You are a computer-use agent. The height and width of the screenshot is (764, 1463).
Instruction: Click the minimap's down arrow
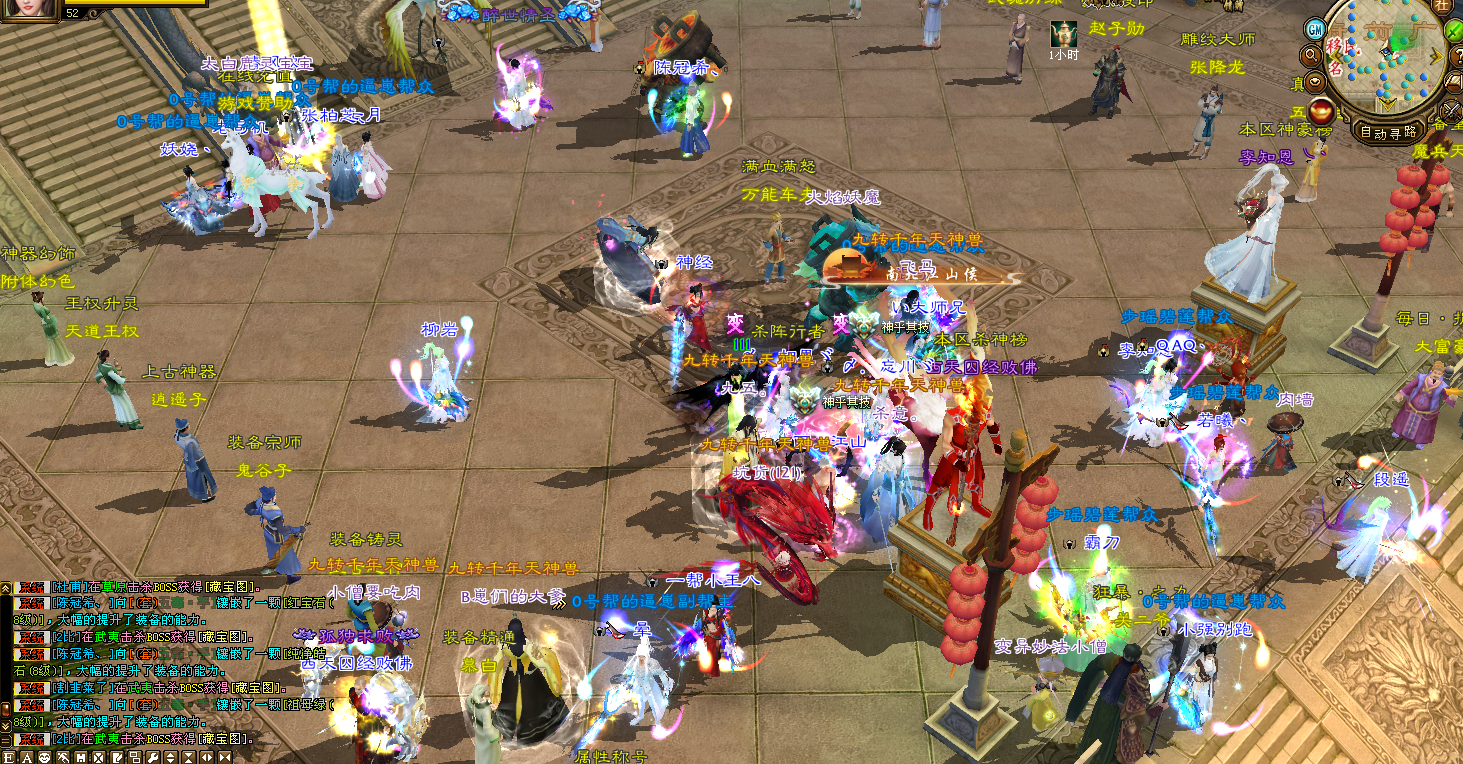coord(1388,103)
